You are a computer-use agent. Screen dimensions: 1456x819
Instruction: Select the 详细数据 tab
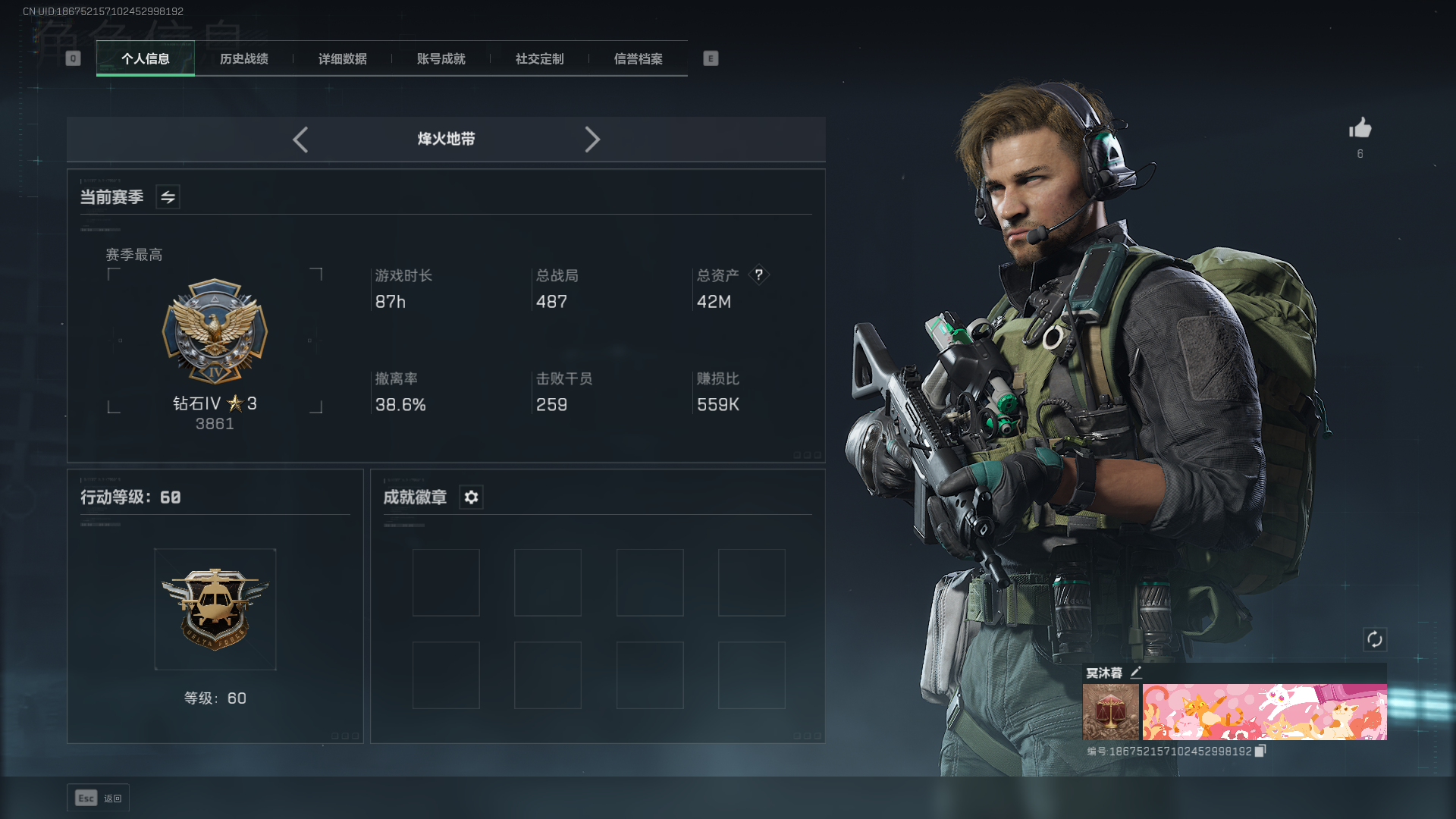coord(343,59)
